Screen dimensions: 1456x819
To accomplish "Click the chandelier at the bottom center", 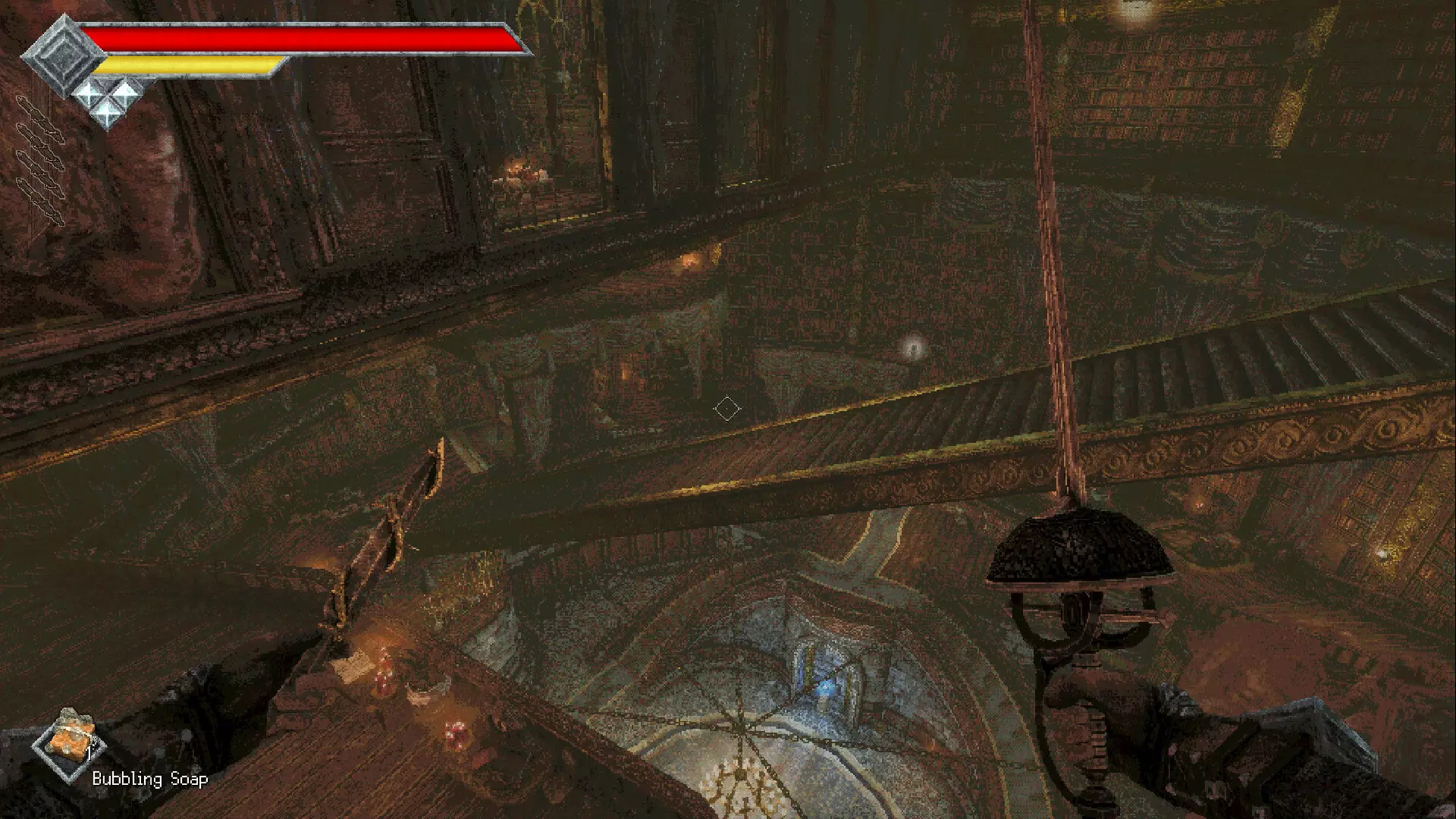I will [739, 785].
